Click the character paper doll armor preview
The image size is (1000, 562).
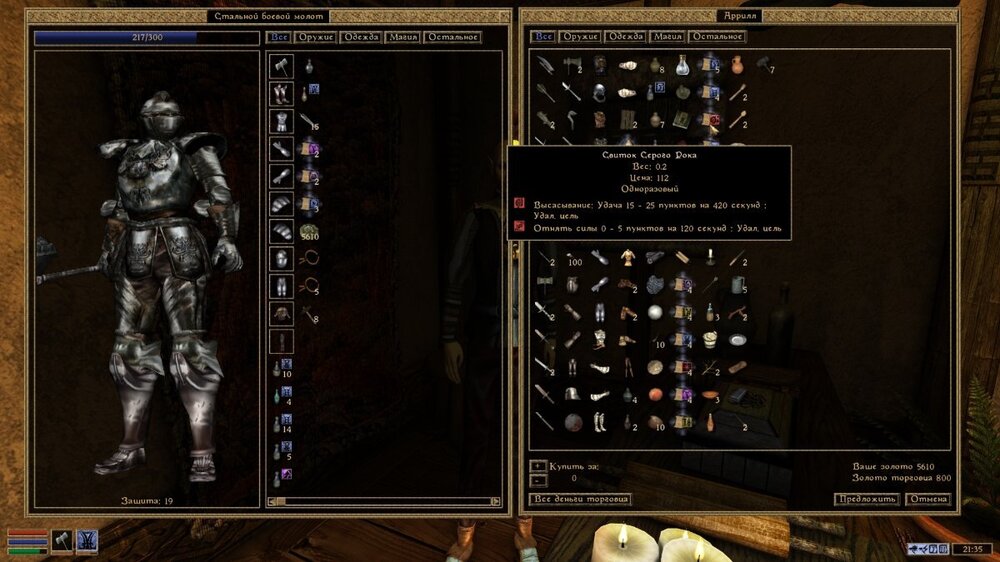(x=165, y=280)
